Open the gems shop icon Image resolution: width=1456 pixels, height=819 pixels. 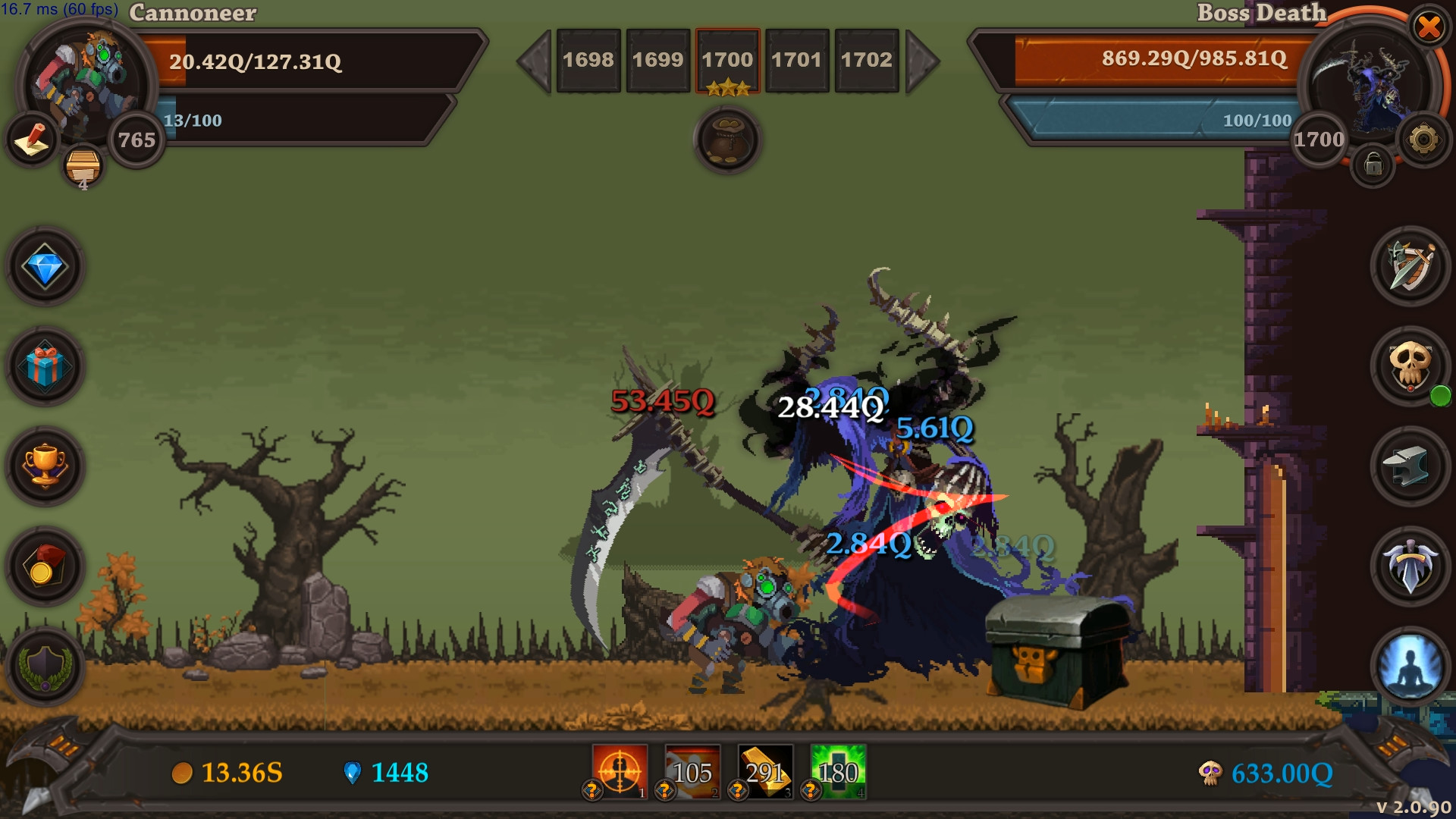click(x=43, y=266)
